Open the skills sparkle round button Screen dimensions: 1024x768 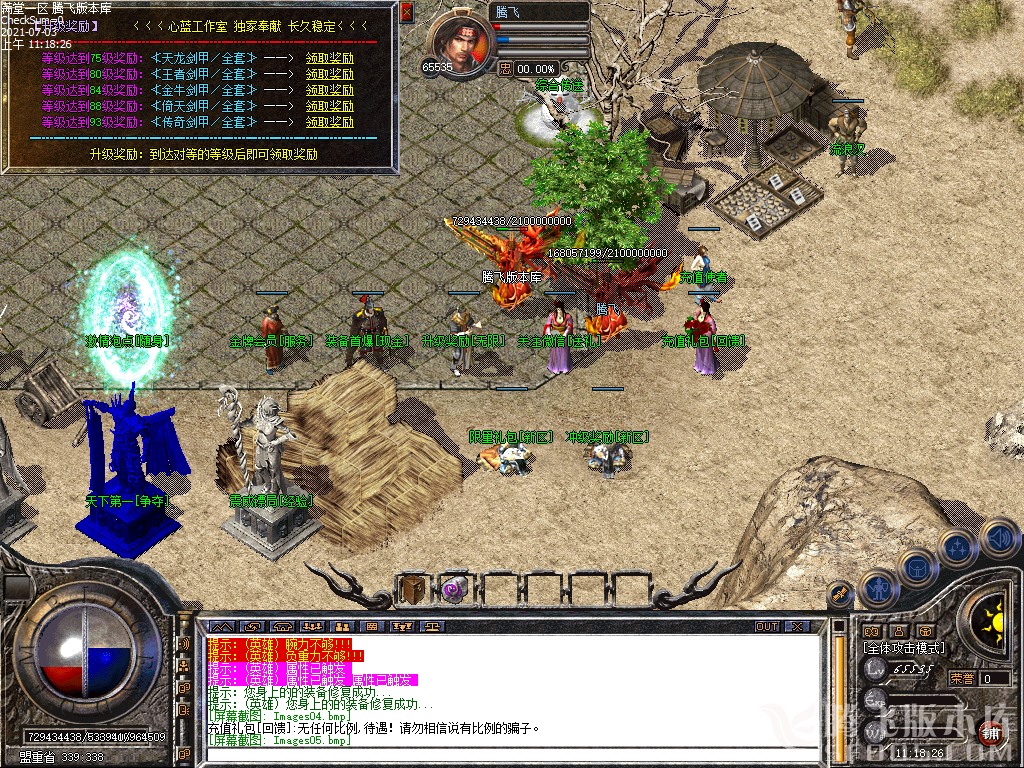[x=958, y=548]
